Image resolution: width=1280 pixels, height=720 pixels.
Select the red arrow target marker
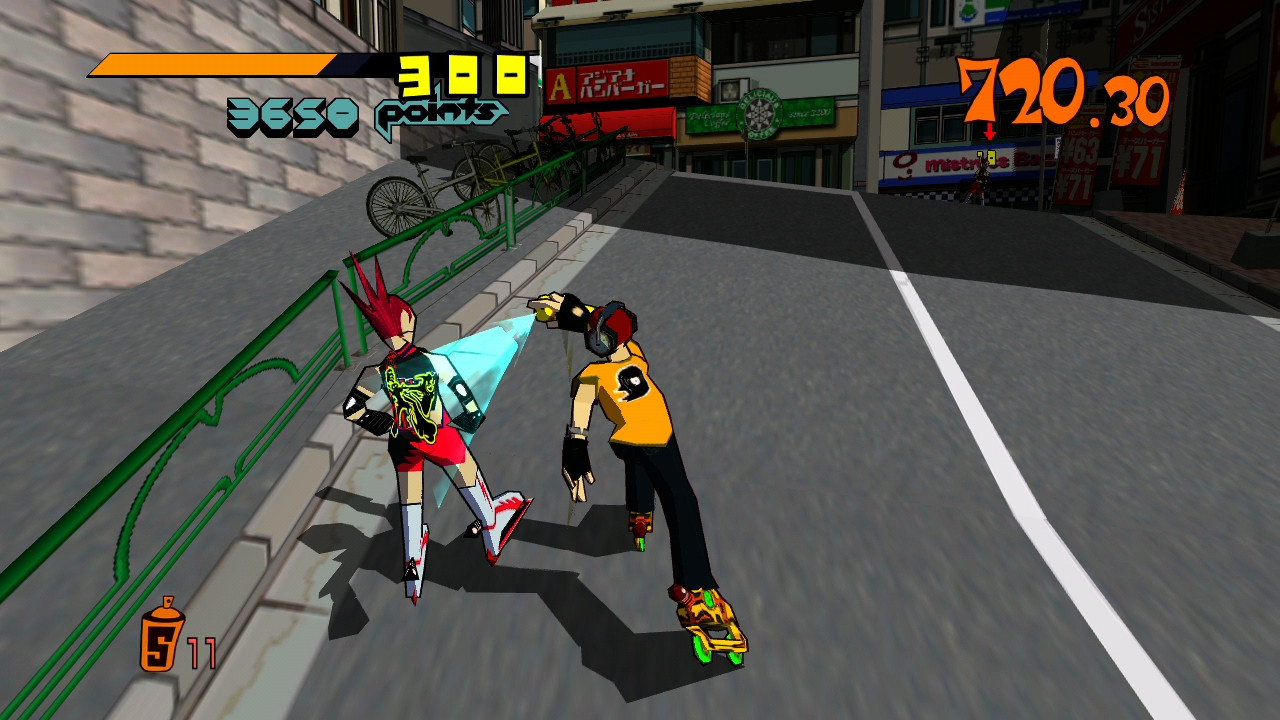point(989,133)
